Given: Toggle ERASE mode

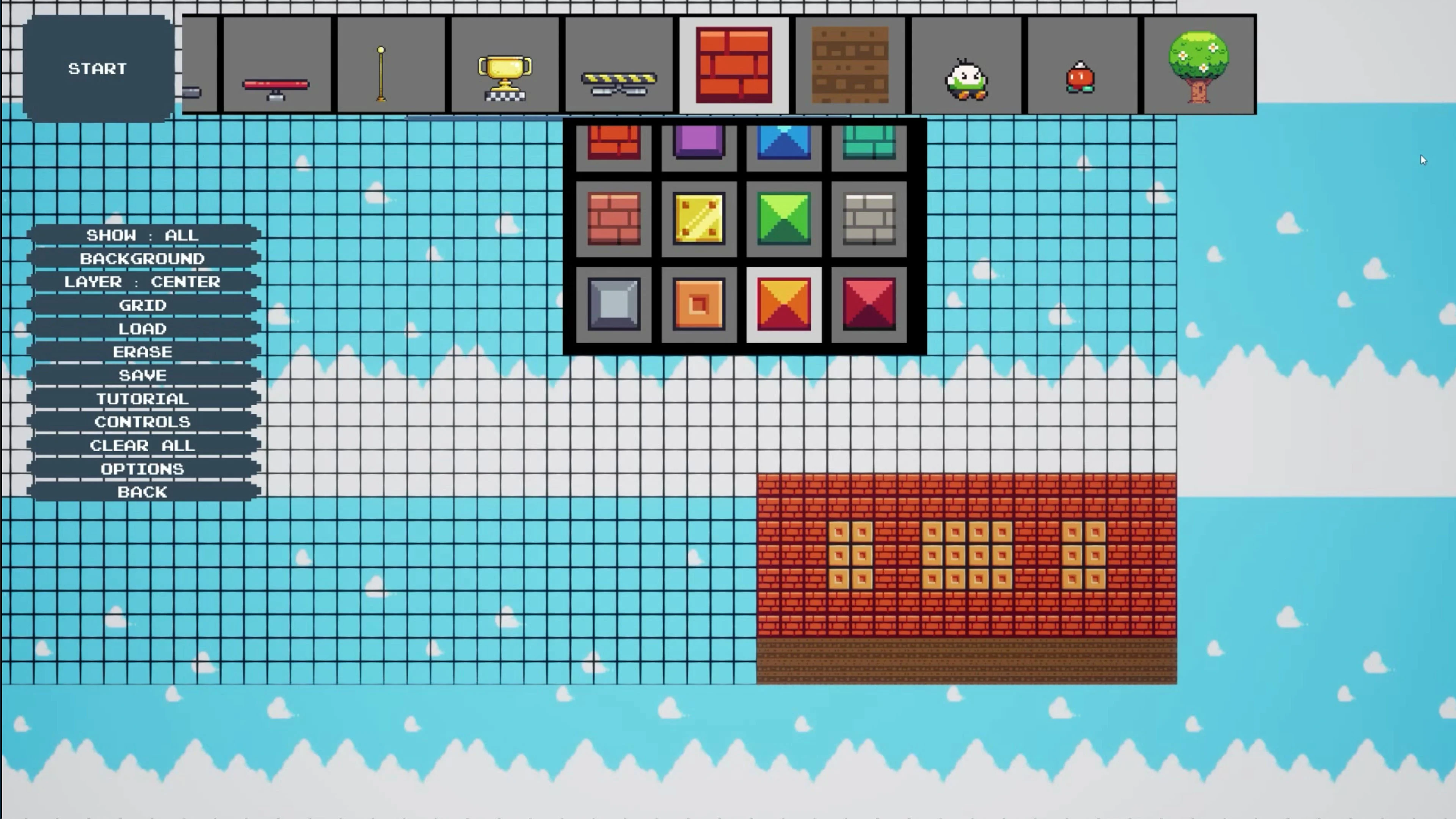Looking at the screenshot, I should (143, 351).
